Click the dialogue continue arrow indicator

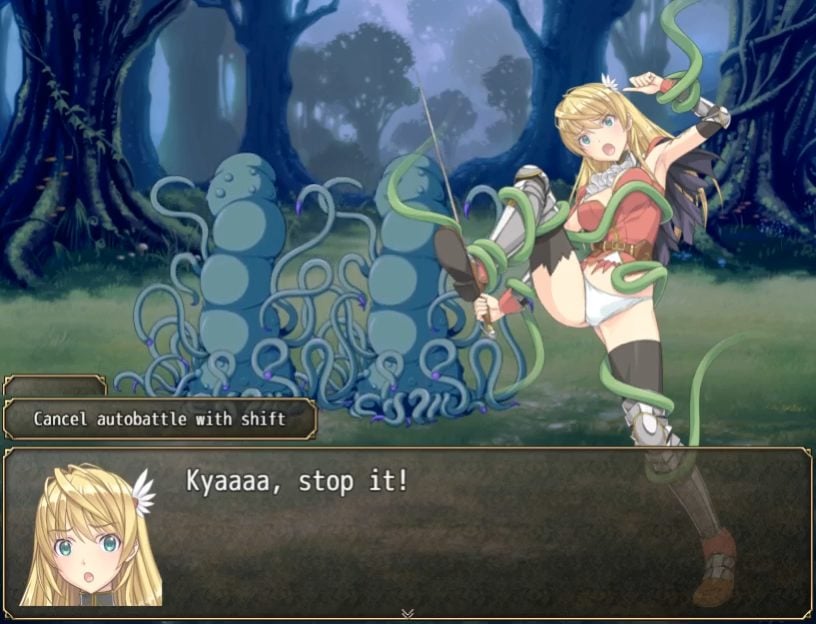click(x=407, y=613)
